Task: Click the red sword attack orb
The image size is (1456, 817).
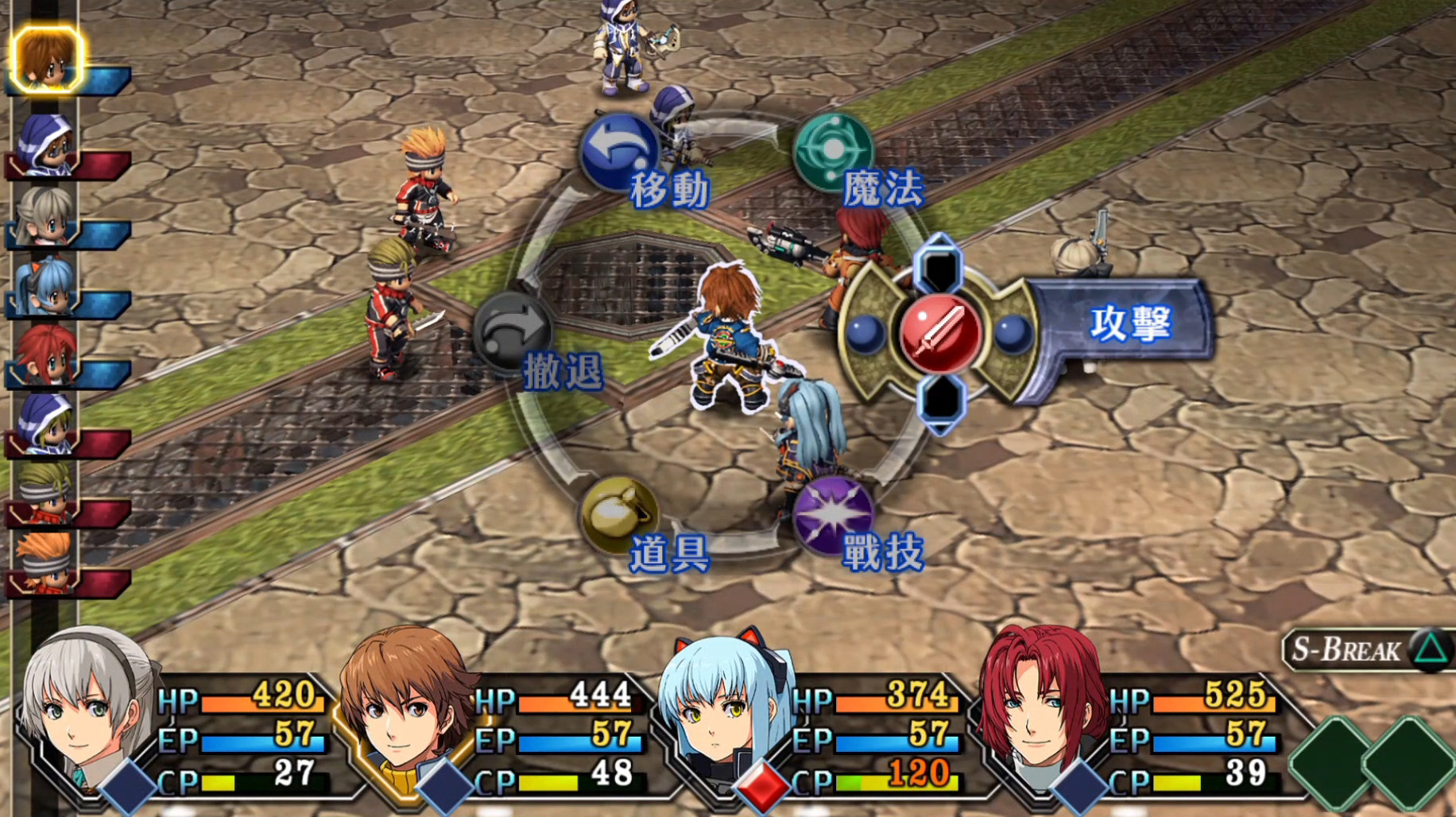Action: pyautogui.click(x=940, y=333)
